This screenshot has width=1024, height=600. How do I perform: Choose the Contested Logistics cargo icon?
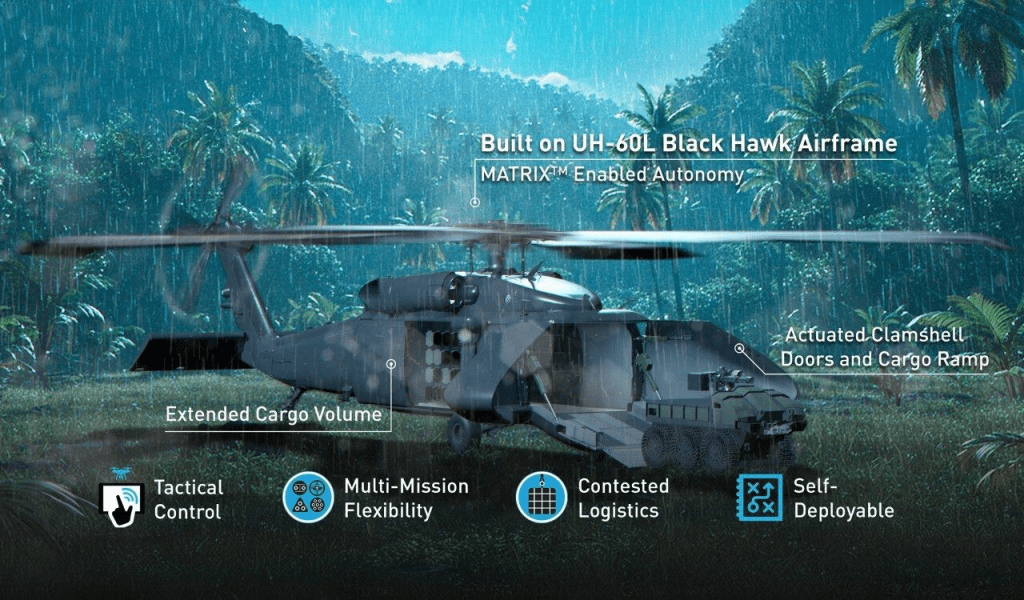click(x=541, y=497)
